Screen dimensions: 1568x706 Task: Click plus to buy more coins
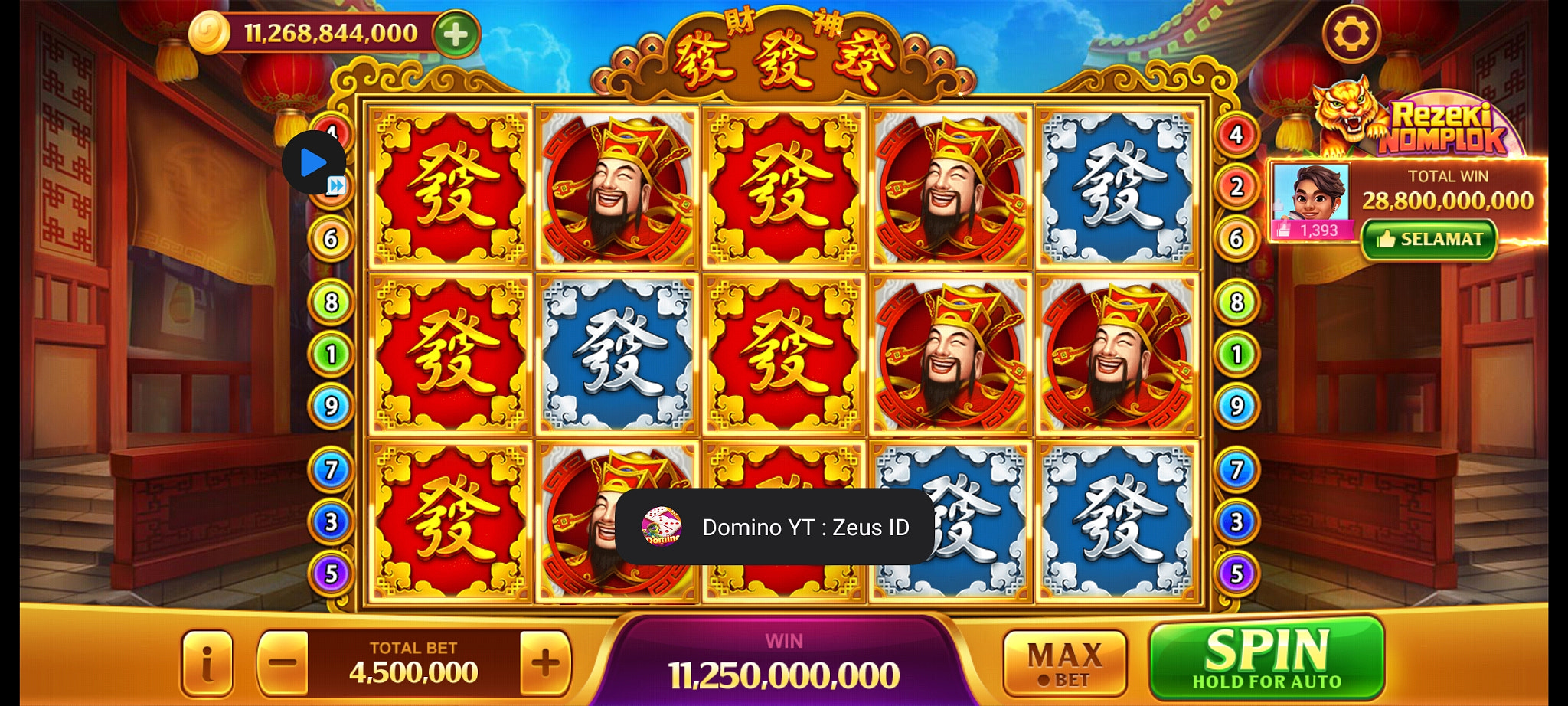[456, 34]
